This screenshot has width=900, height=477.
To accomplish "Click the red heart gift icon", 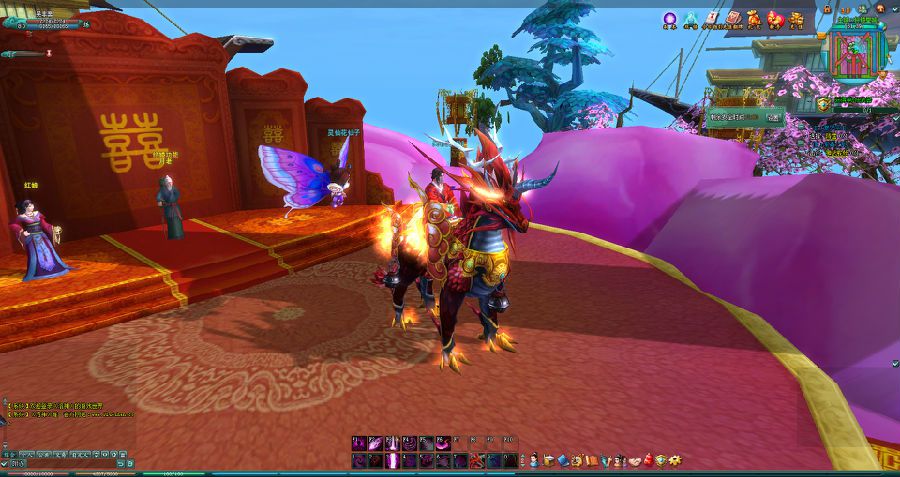I will point(776,18).
